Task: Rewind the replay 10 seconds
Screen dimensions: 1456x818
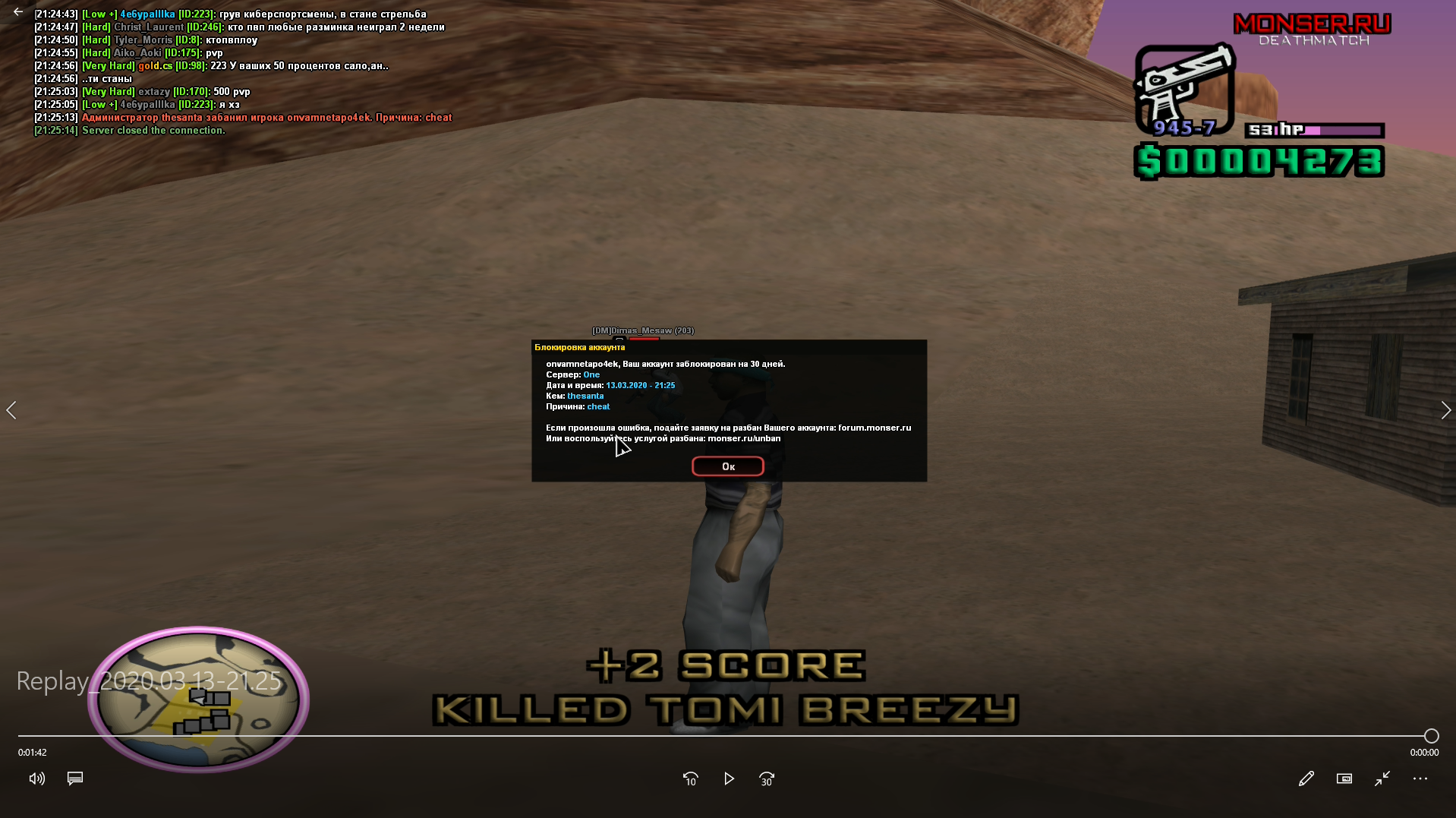Action: point(690,779)
